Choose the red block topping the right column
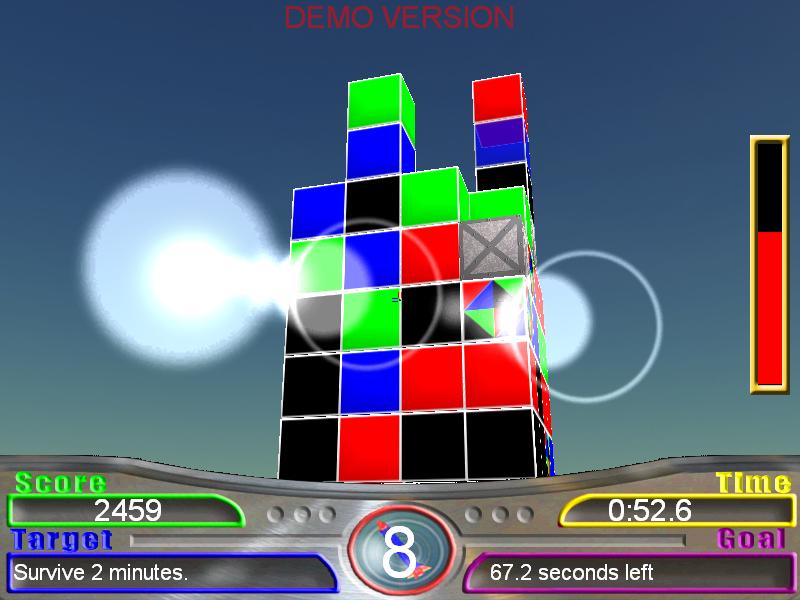Screen dimensions: 800x600 click(497, 98)
